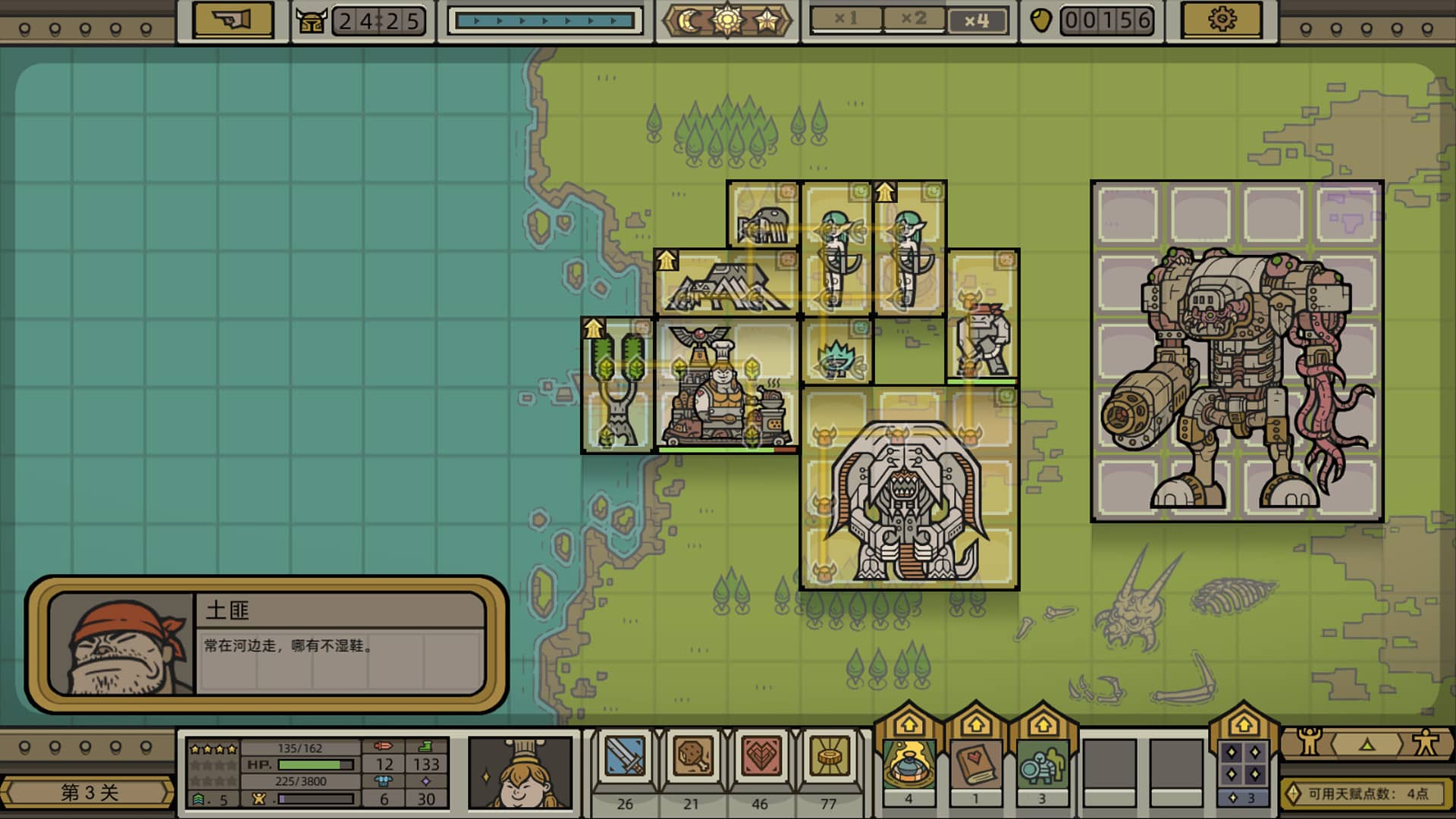Select the x4 speed option
The image size is (1456, 819).
click(x=977, y=20)
